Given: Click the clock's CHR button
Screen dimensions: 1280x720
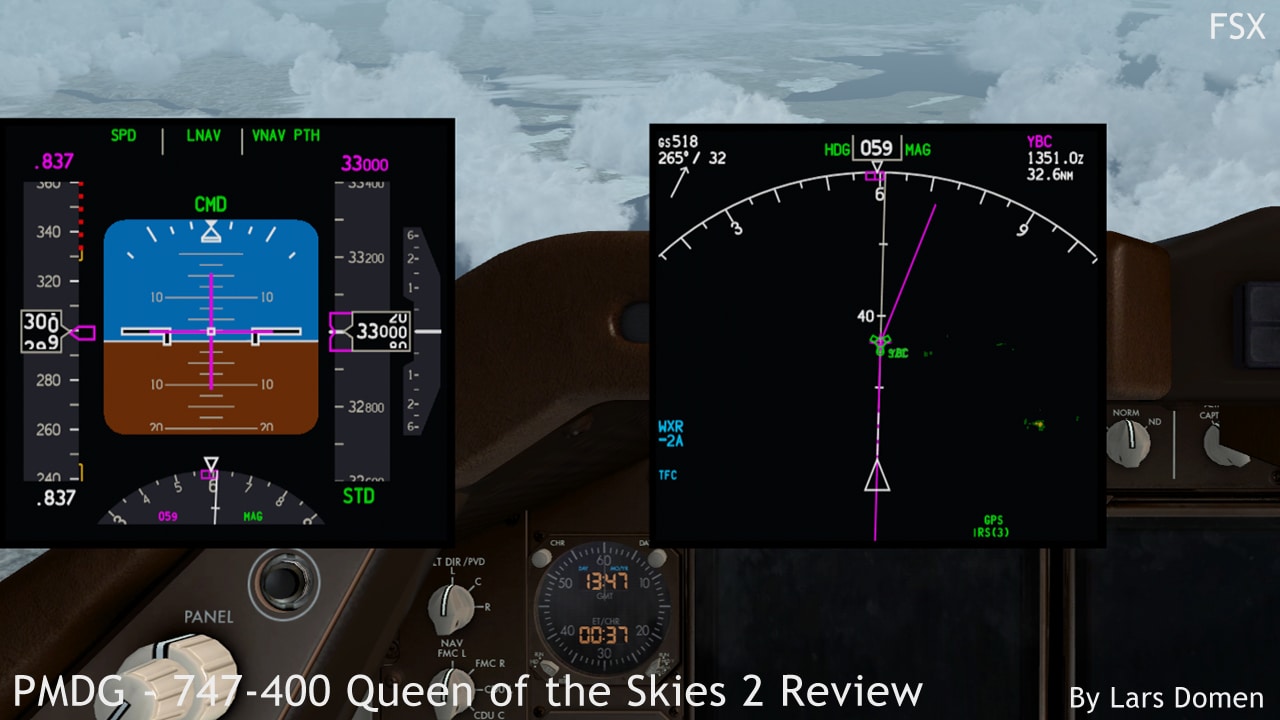Looking at the screenshot, I should coord(542,558).
